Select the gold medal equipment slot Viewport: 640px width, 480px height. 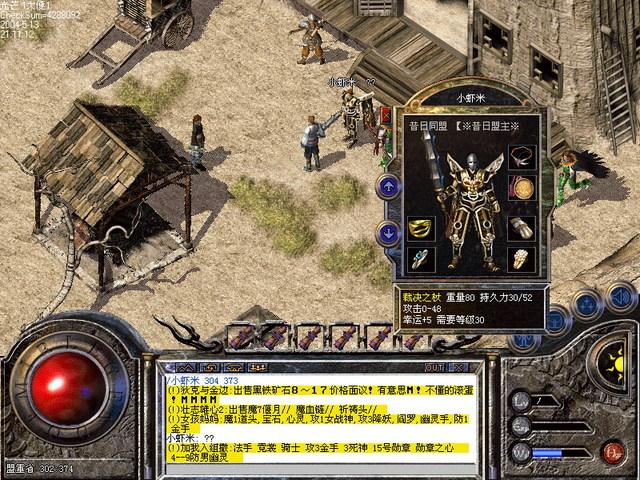[x=520, y=187]
